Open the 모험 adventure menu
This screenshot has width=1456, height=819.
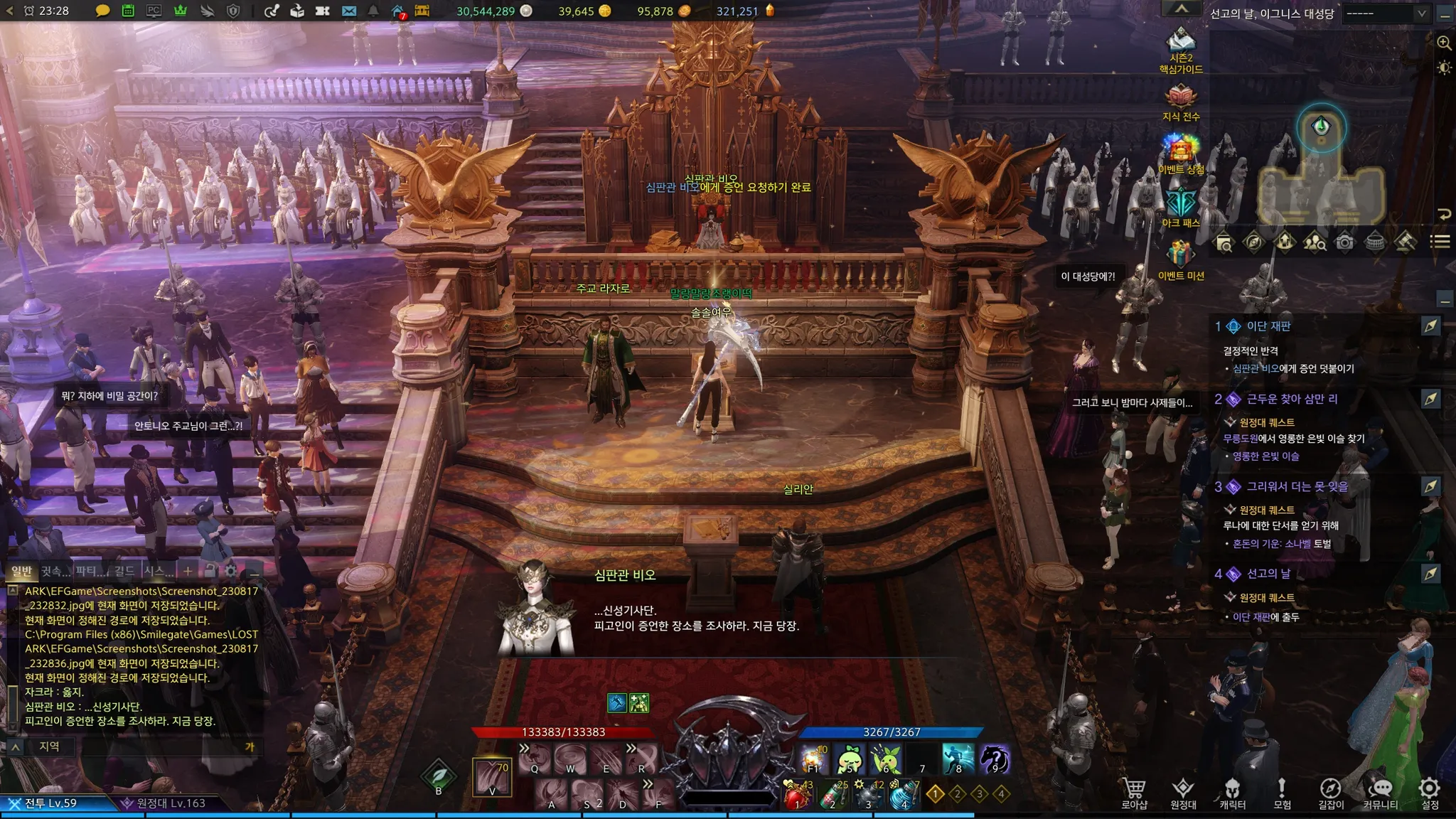coord(1282,792)
